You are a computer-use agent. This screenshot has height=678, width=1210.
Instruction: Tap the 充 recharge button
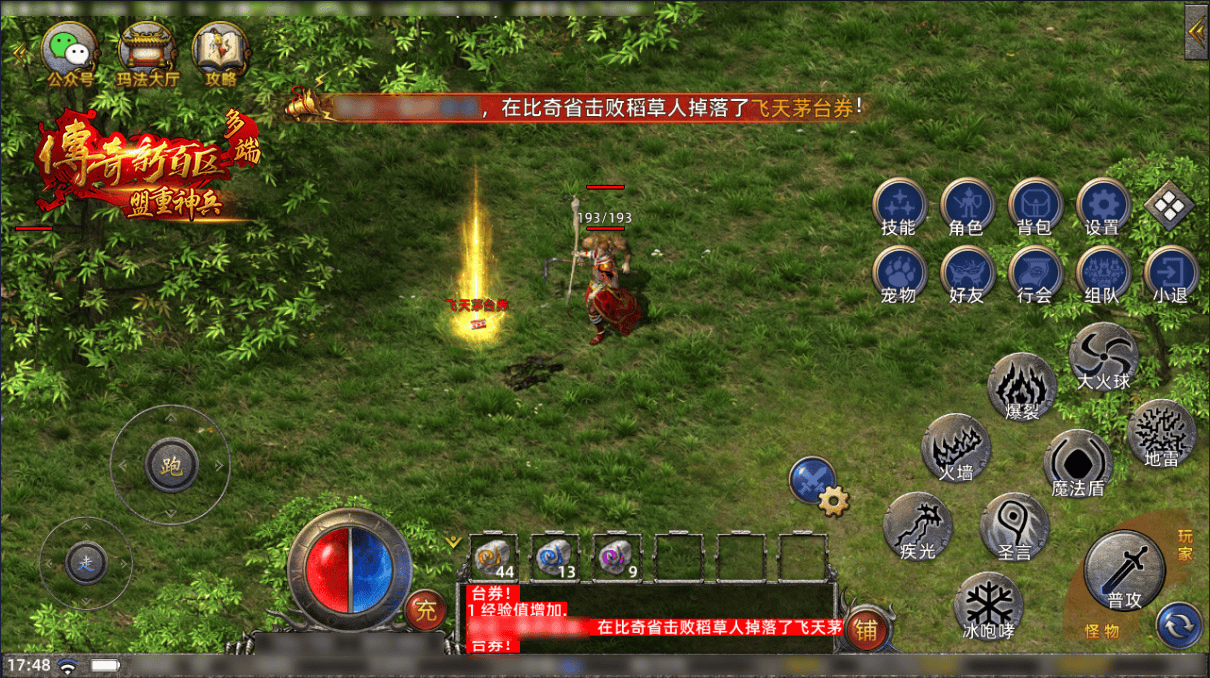pos(426,610)
